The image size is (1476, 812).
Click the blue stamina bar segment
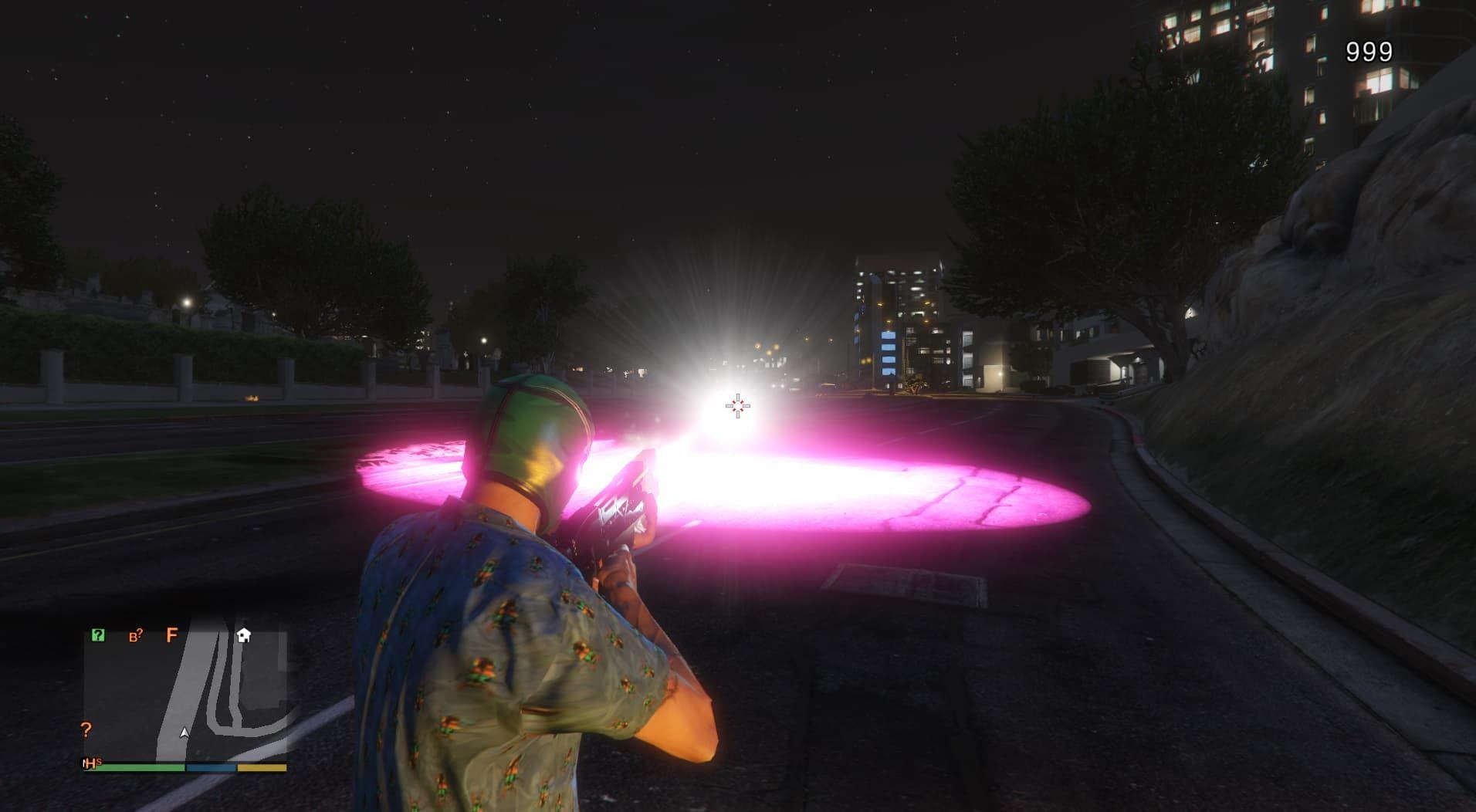[210, 766]
